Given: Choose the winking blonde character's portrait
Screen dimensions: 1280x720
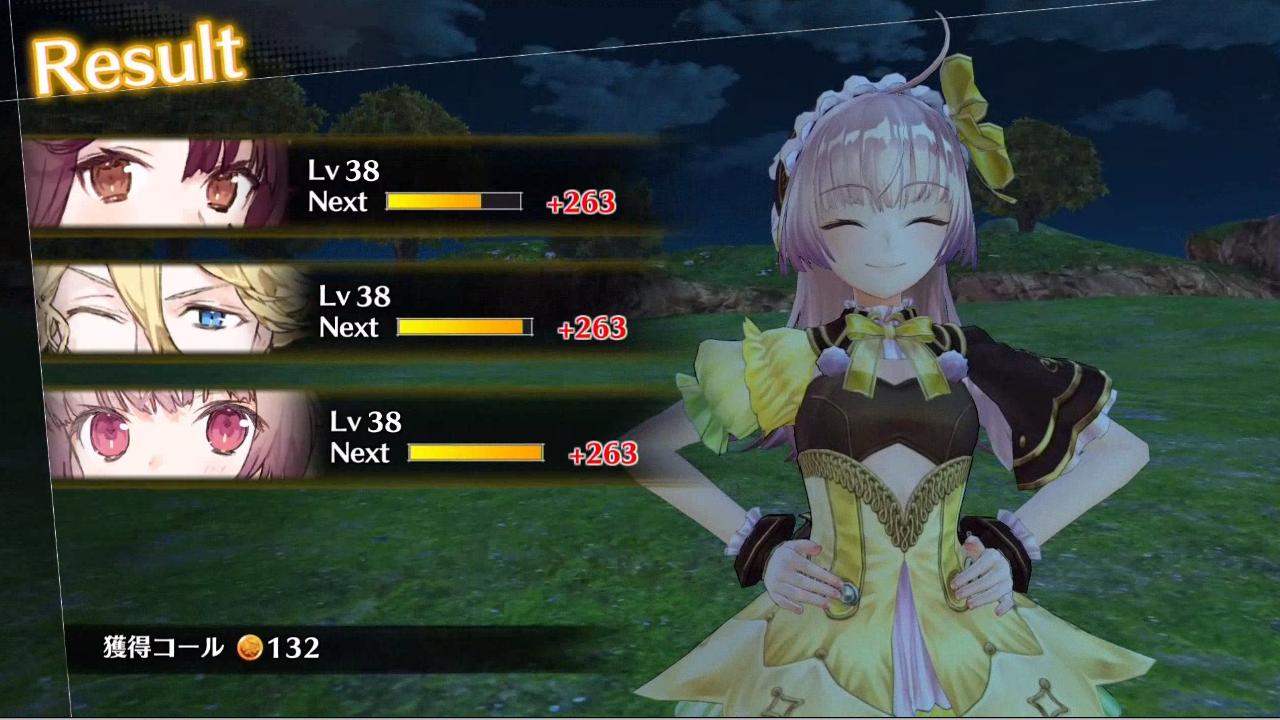Looking at the screenshot, I should click(x=172, y=310).
